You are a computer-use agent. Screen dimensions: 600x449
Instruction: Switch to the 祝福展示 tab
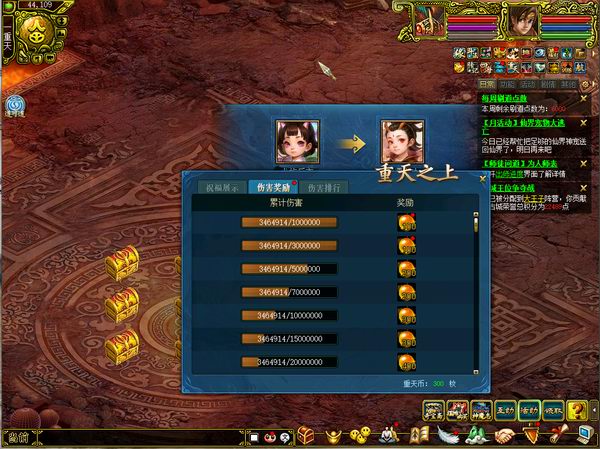pyautogui.click(x=223, y=187)
